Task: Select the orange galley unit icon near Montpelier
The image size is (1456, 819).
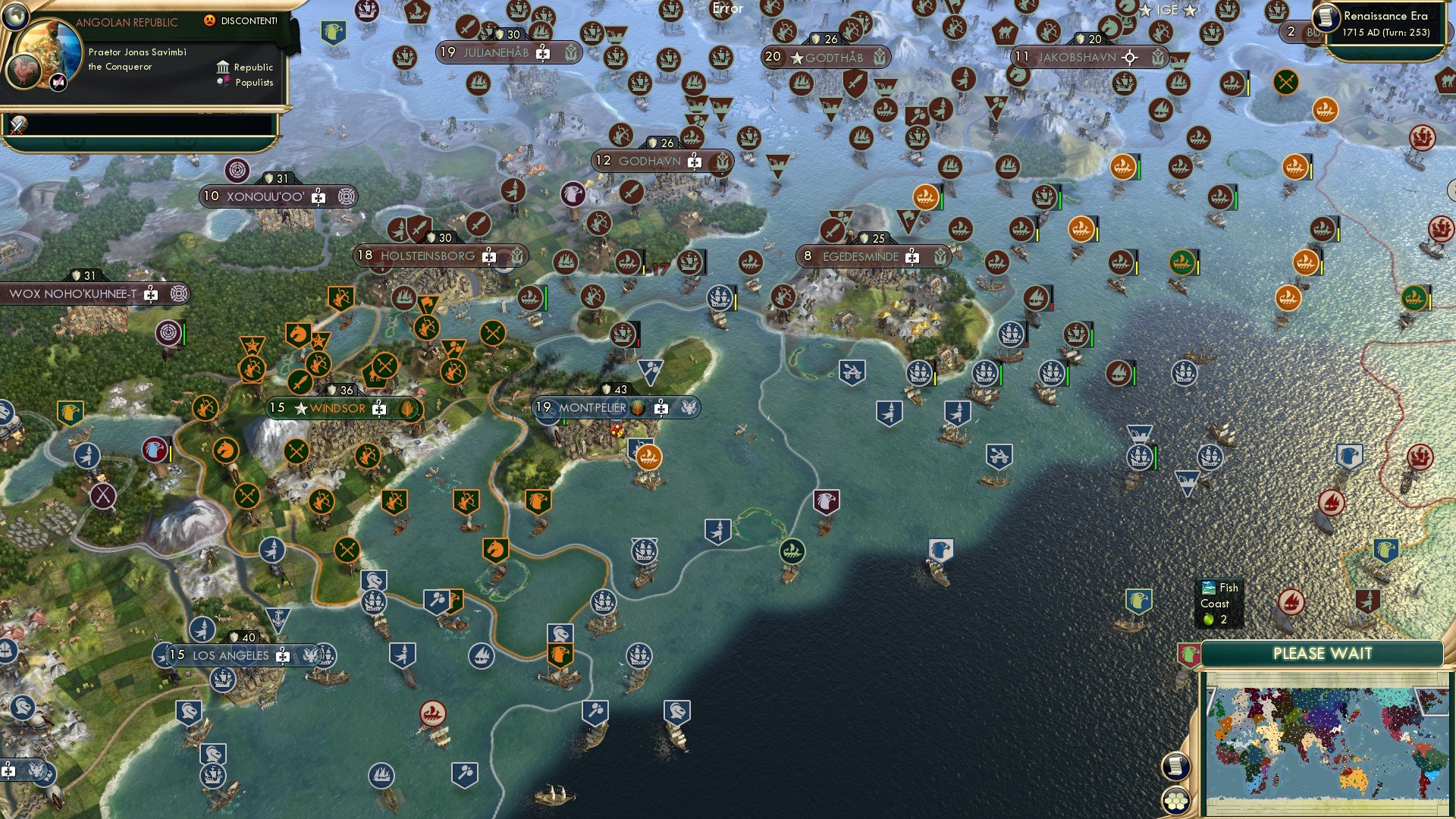Action: [x=649, y=455]
